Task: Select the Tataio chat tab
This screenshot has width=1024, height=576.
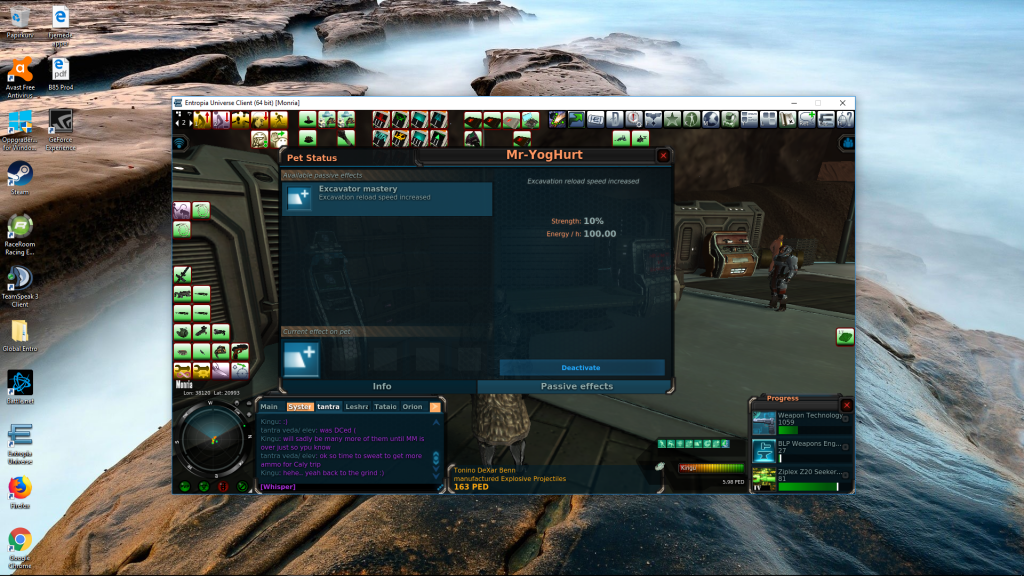Action: click(385, 407)
